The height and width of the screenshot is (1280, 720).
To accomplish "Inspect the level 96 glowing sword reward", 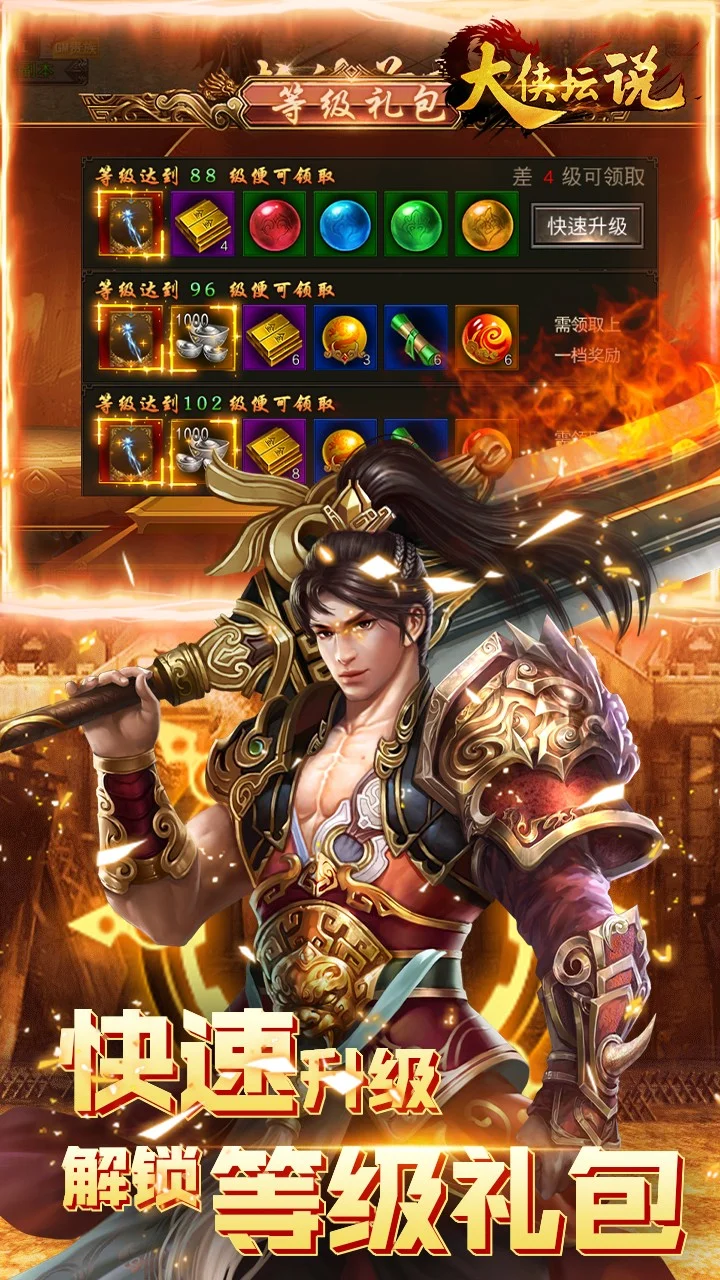I will [131, 338].
